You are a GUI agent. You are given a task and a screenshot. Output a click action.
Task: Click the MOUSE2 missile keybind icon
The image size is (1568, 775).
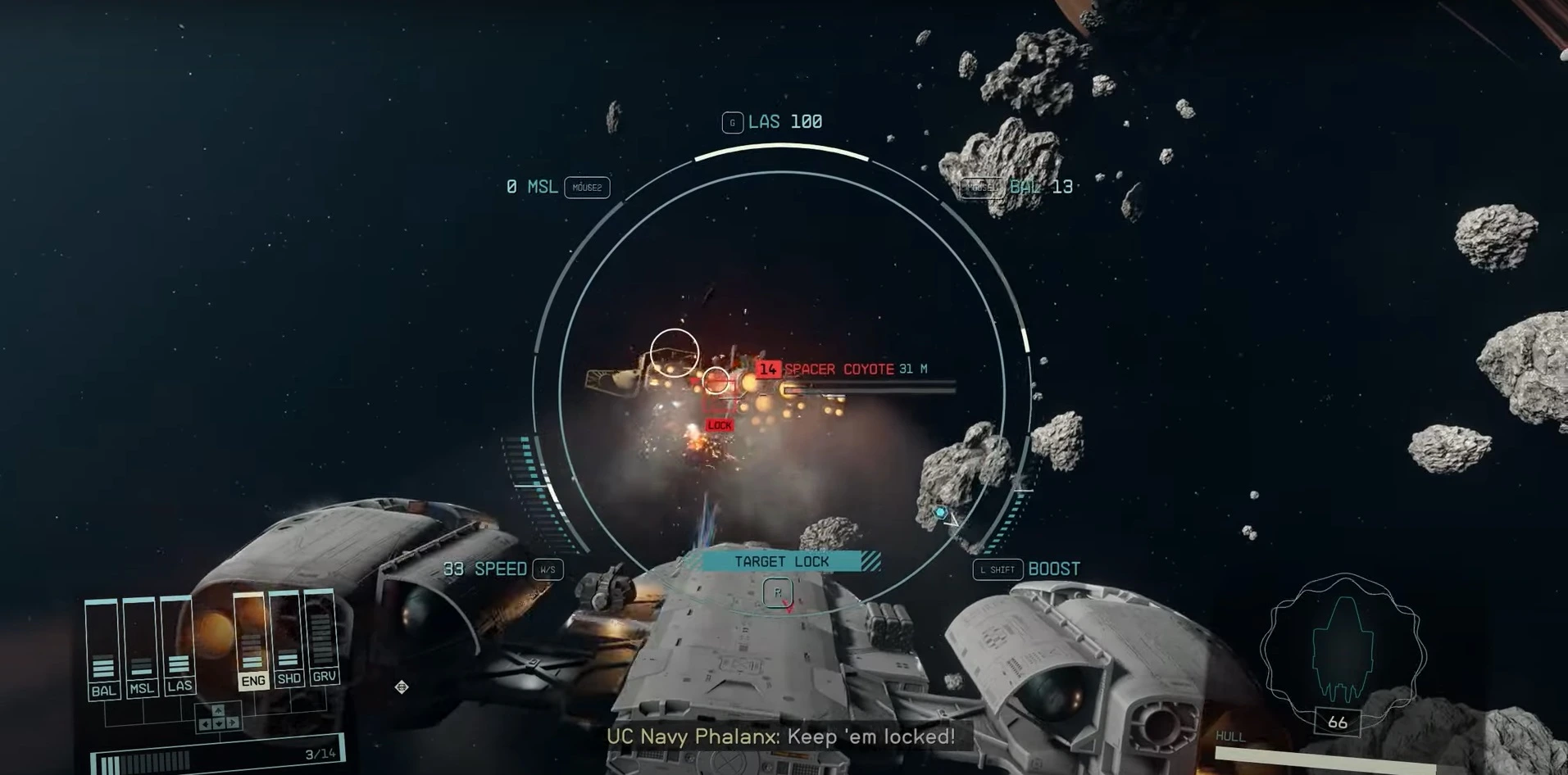click(x=587, y=188)
